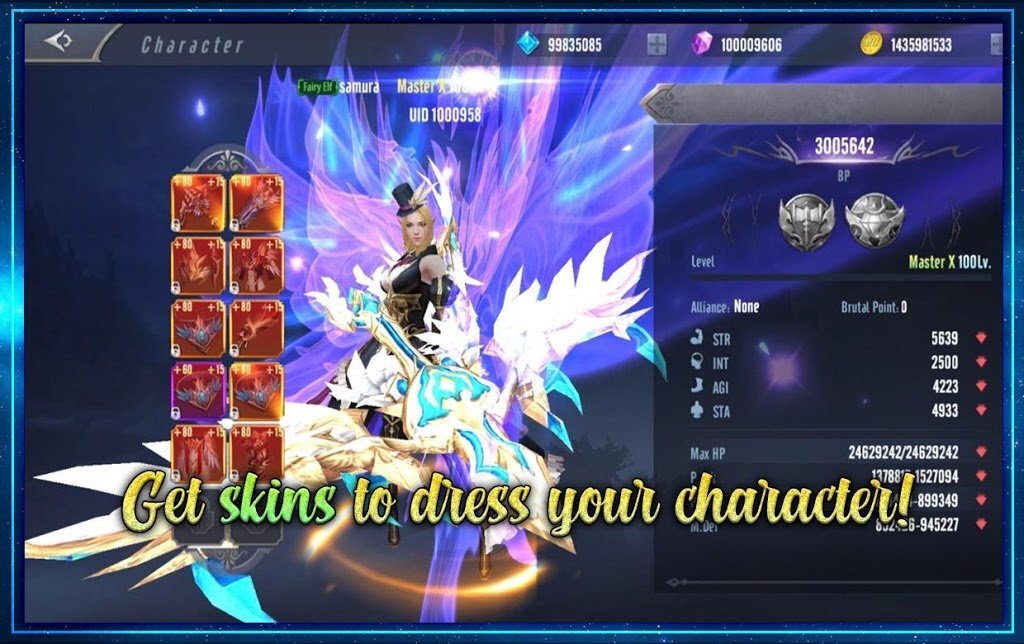The height and width of the screenshot is (644, 1024).
Task: Go back using the arrow button
Action: point(60,42)
